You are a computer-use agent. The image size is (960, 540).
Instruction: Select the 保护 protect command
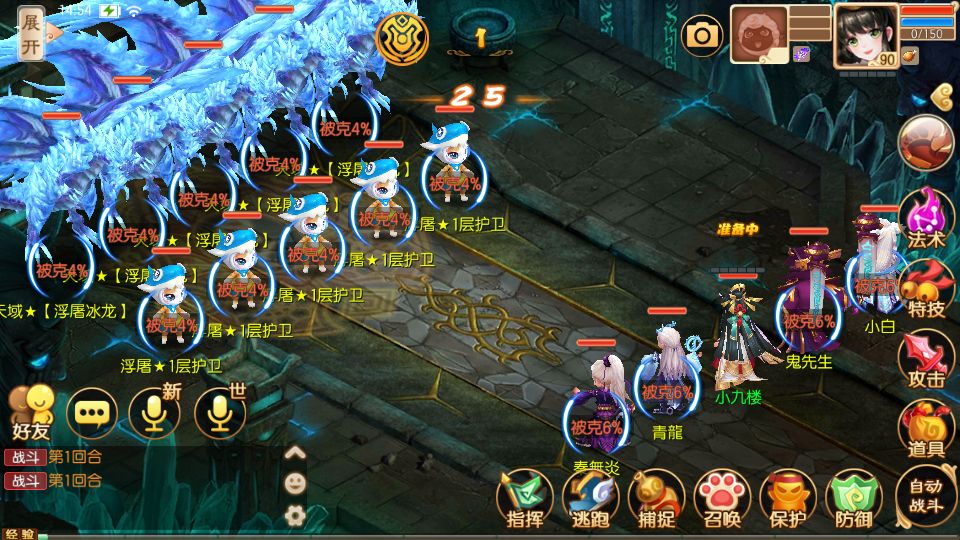pos(789,498)
